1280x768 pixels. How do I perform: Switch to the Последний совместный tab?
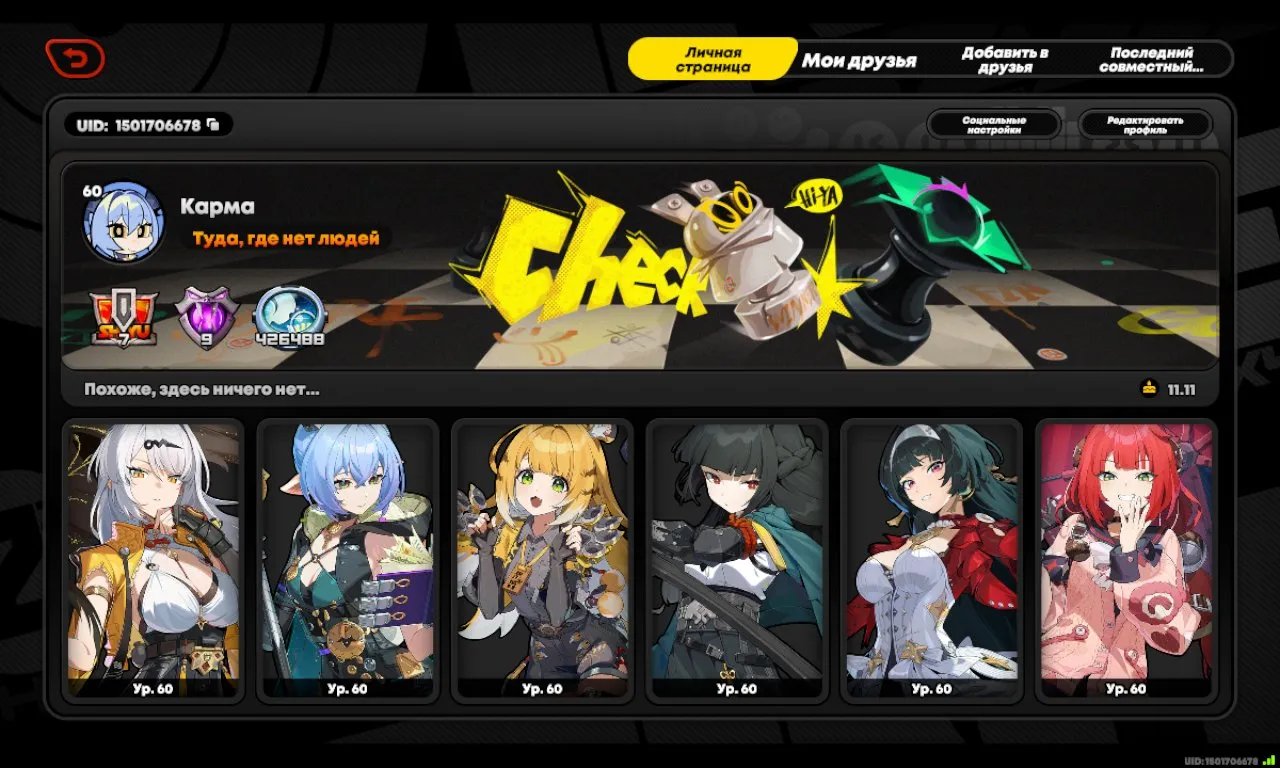tap(1152, 57)
